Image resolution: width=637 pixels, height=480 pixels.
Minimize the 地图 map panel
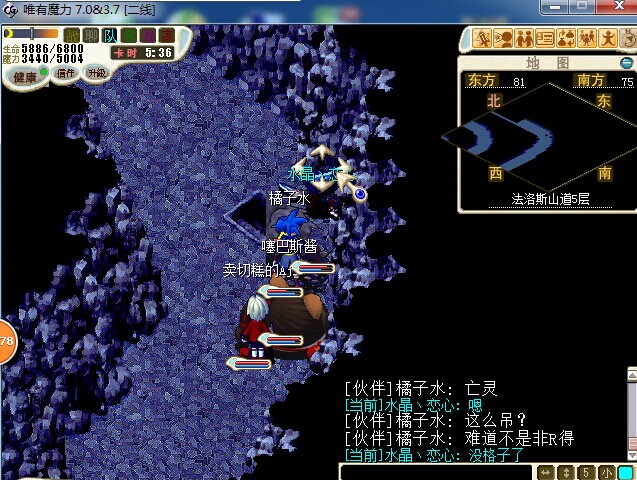(x=627, y=63)
